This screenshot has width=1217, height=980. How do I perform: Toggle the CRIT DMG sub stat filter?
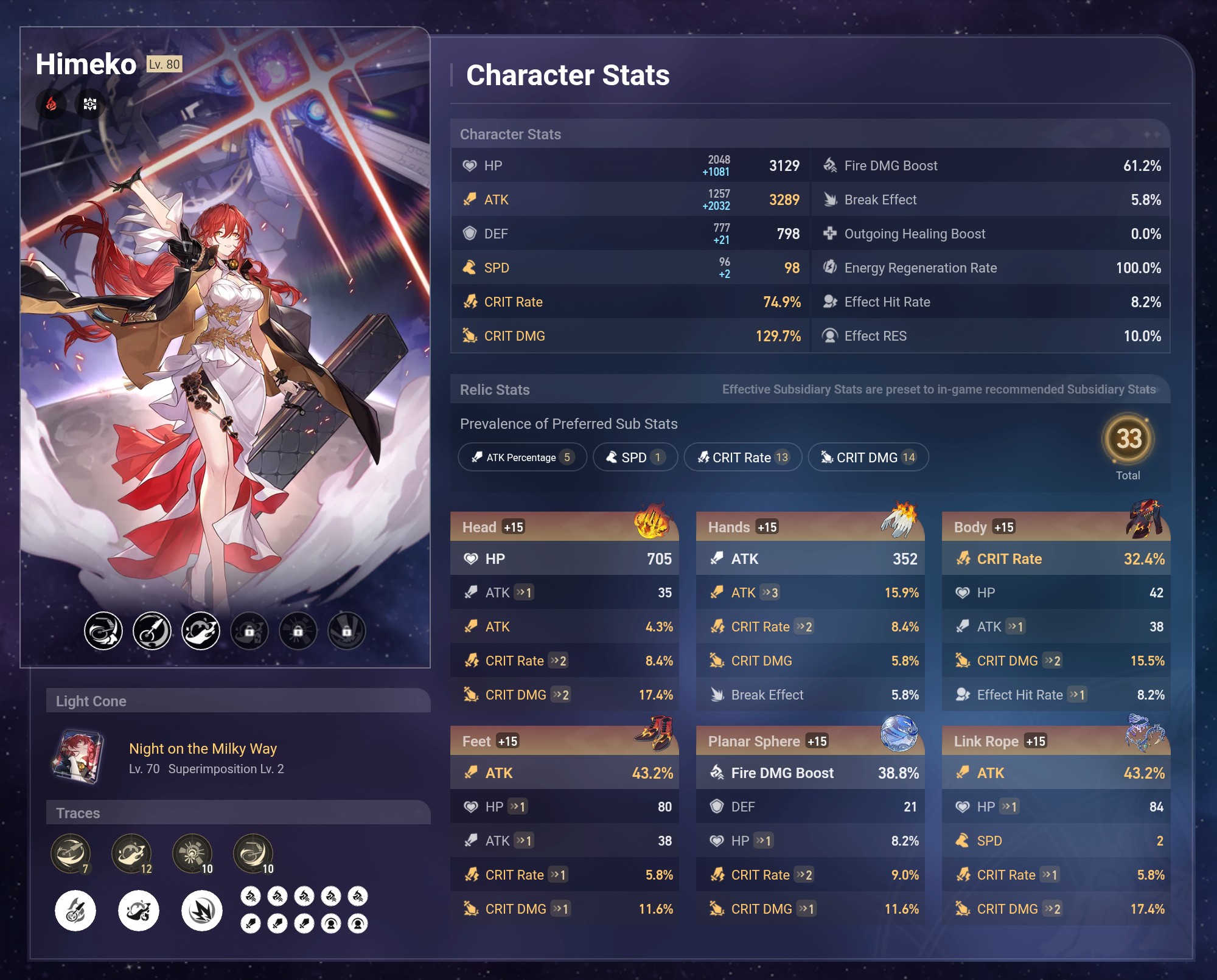click(868, 457)
